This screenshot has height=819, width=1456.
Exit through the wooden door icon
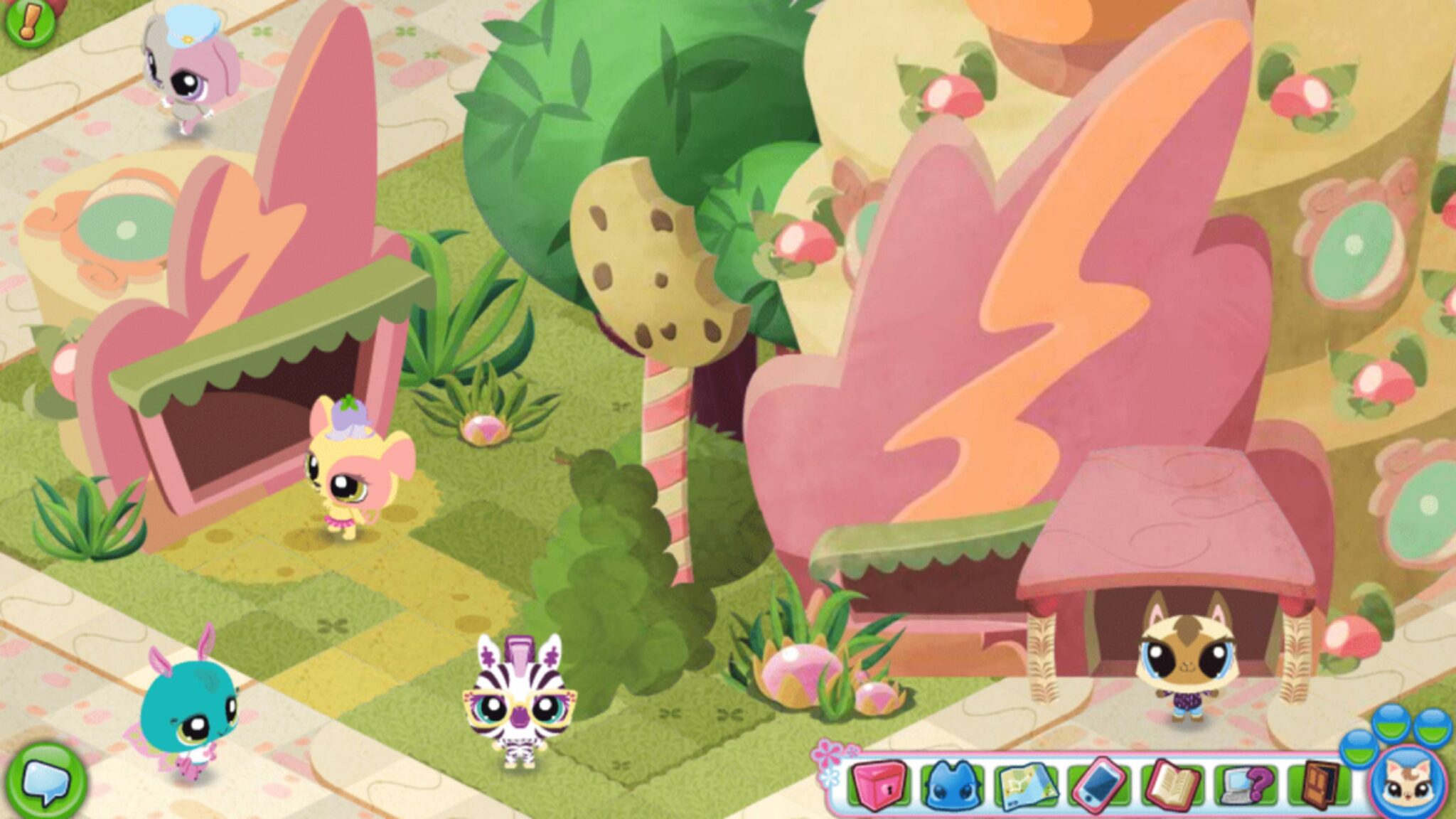tap(1322, 783)
